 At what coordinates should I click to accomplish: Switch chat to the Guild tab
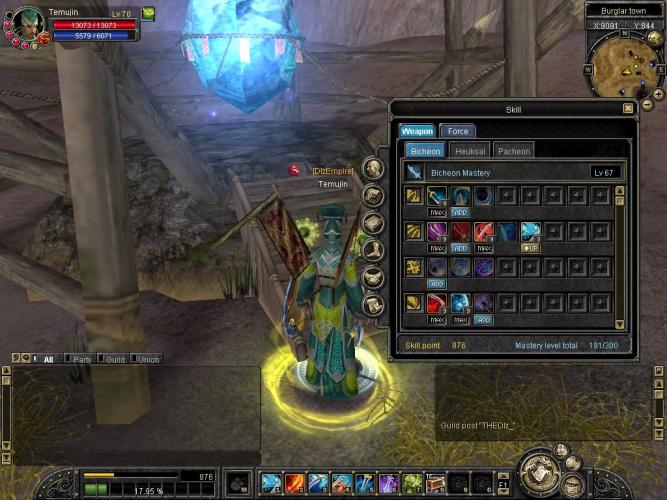[115, 359]
